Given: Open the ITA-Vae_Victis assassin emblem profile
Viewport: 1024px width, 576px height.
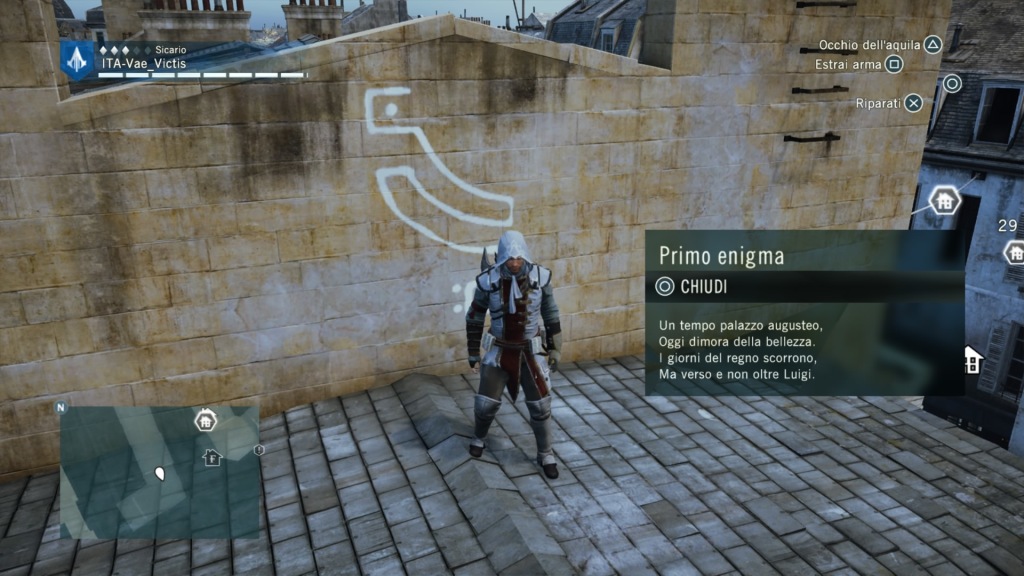Looking at the screenshot, I should [x=77, y=57].
